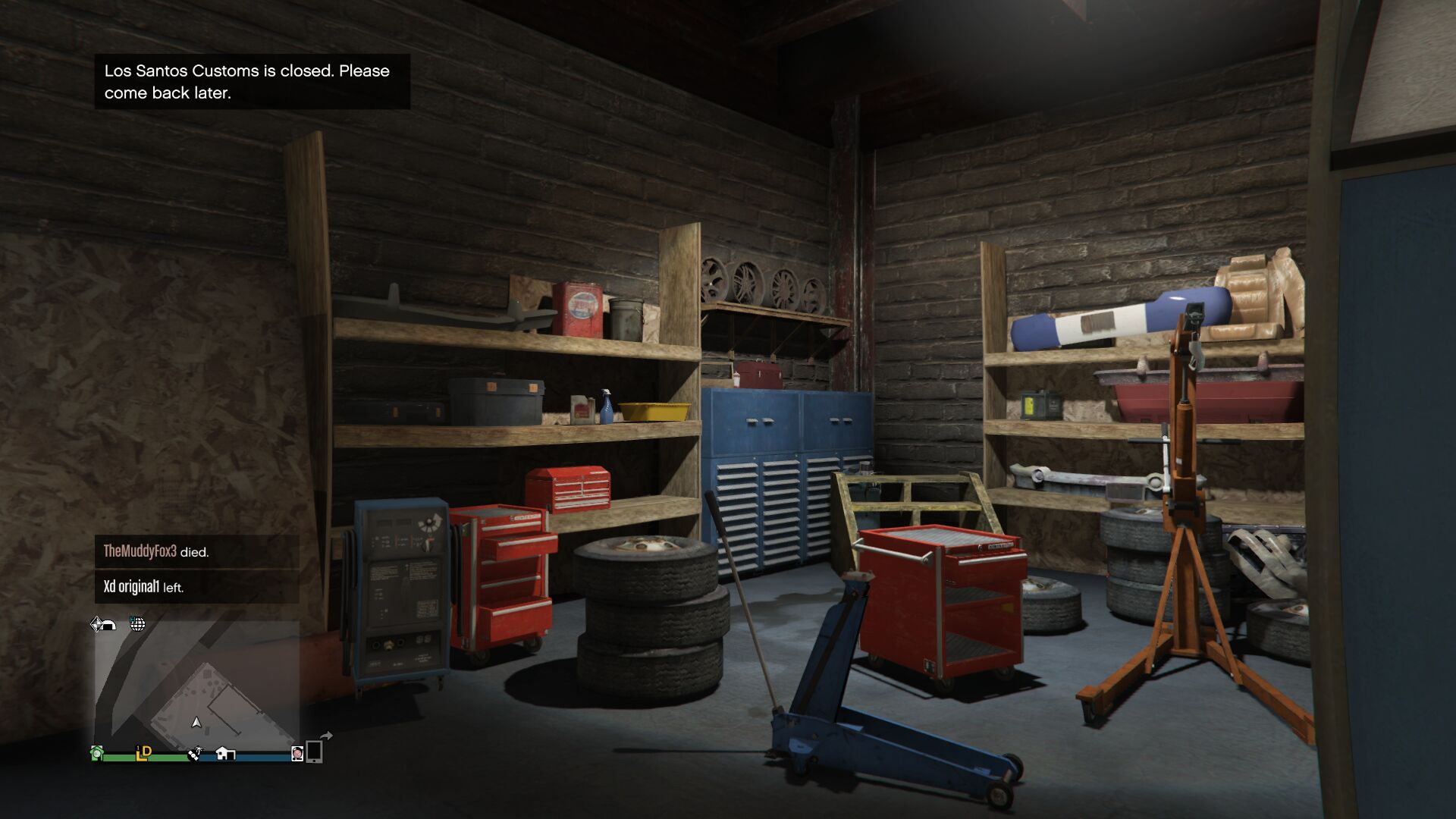Select the garage blip above the minimap
Screen dimensions: 1456x819
(103, 624)
